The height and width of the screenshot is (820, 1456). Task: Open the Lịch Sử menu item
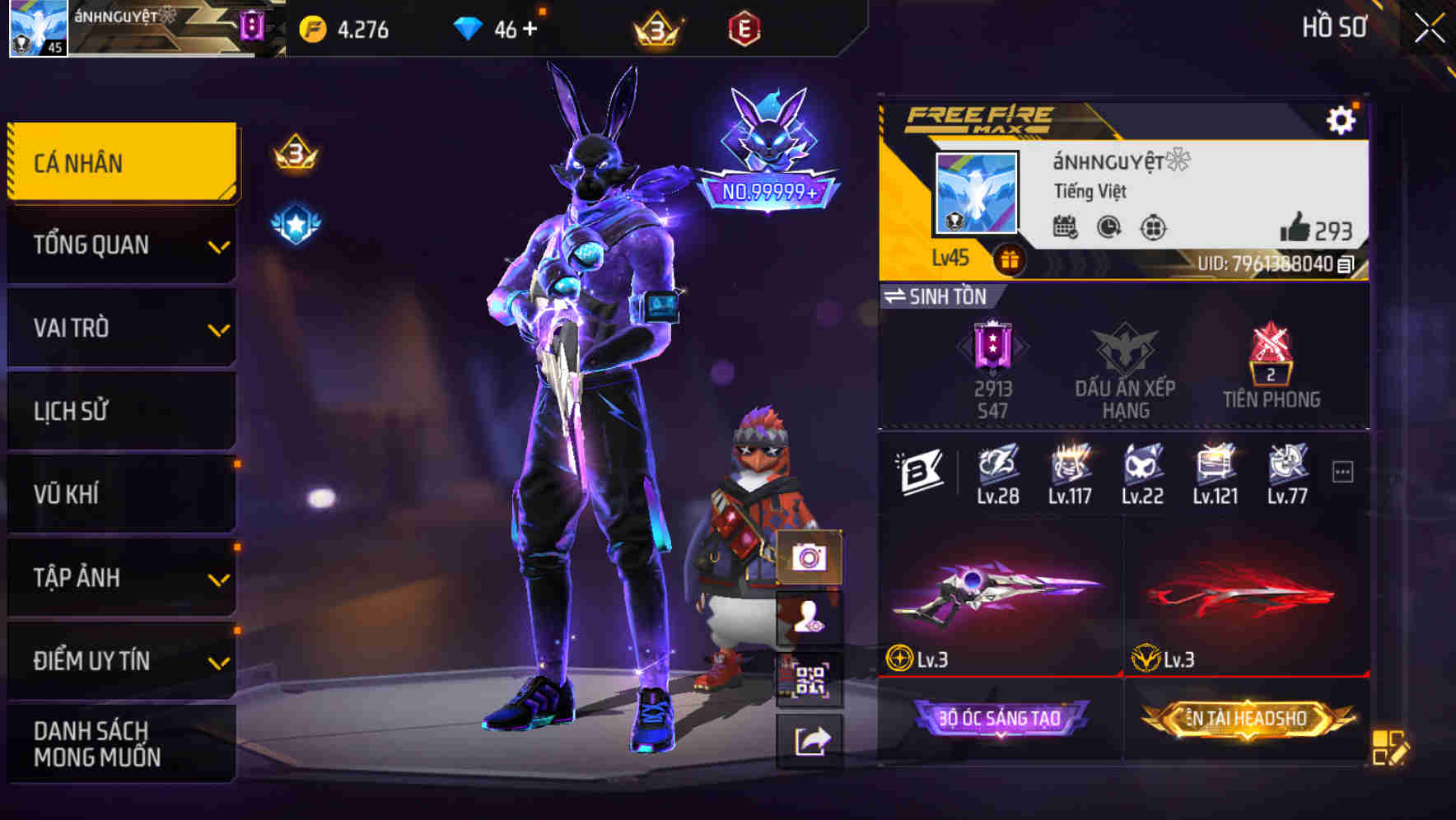coord(121,411)
